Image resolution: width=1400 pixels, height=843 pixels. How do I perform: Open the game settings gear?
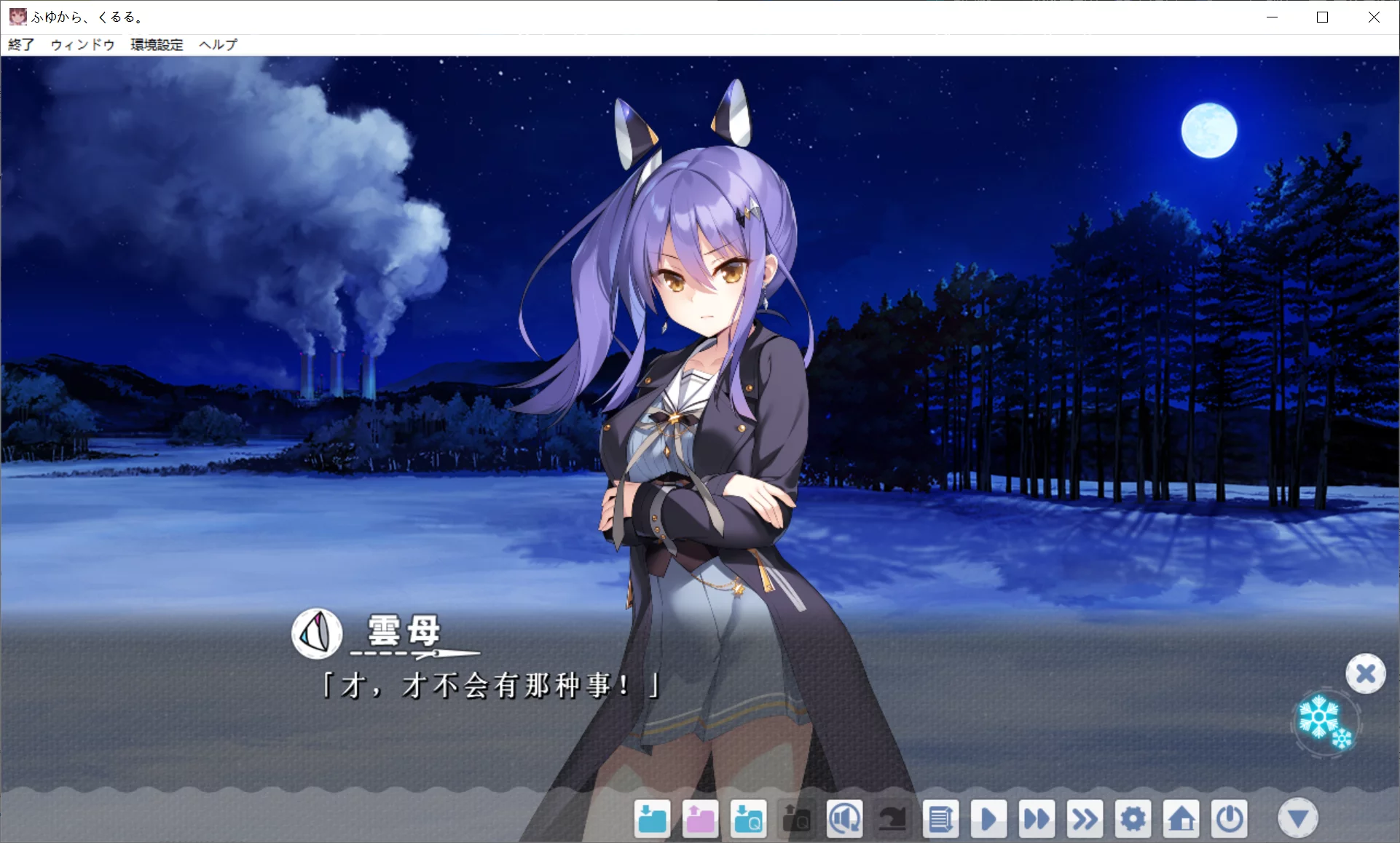(1133, 818)
